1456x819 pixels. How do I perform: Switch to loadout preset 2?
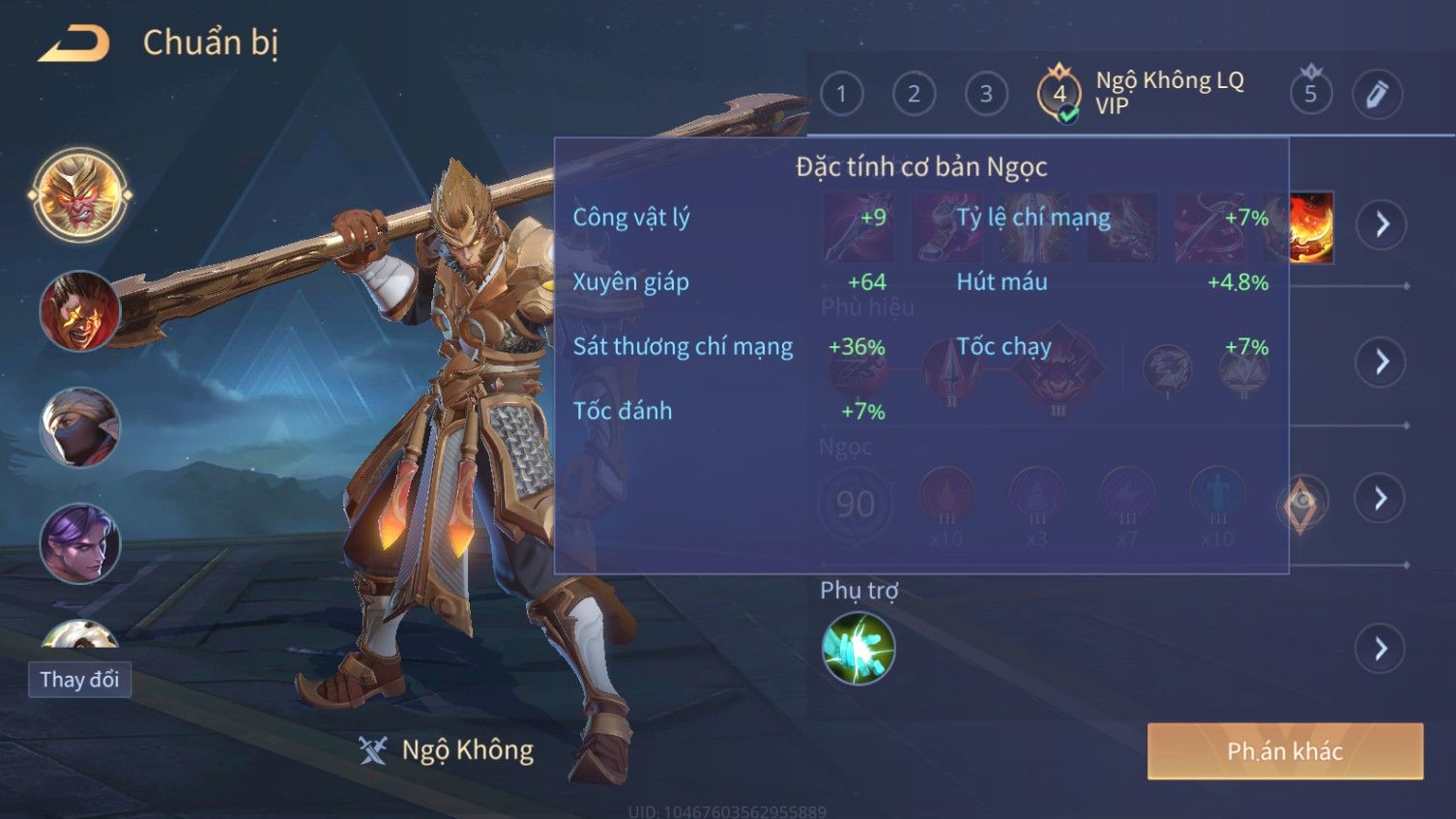pos(914,94)
